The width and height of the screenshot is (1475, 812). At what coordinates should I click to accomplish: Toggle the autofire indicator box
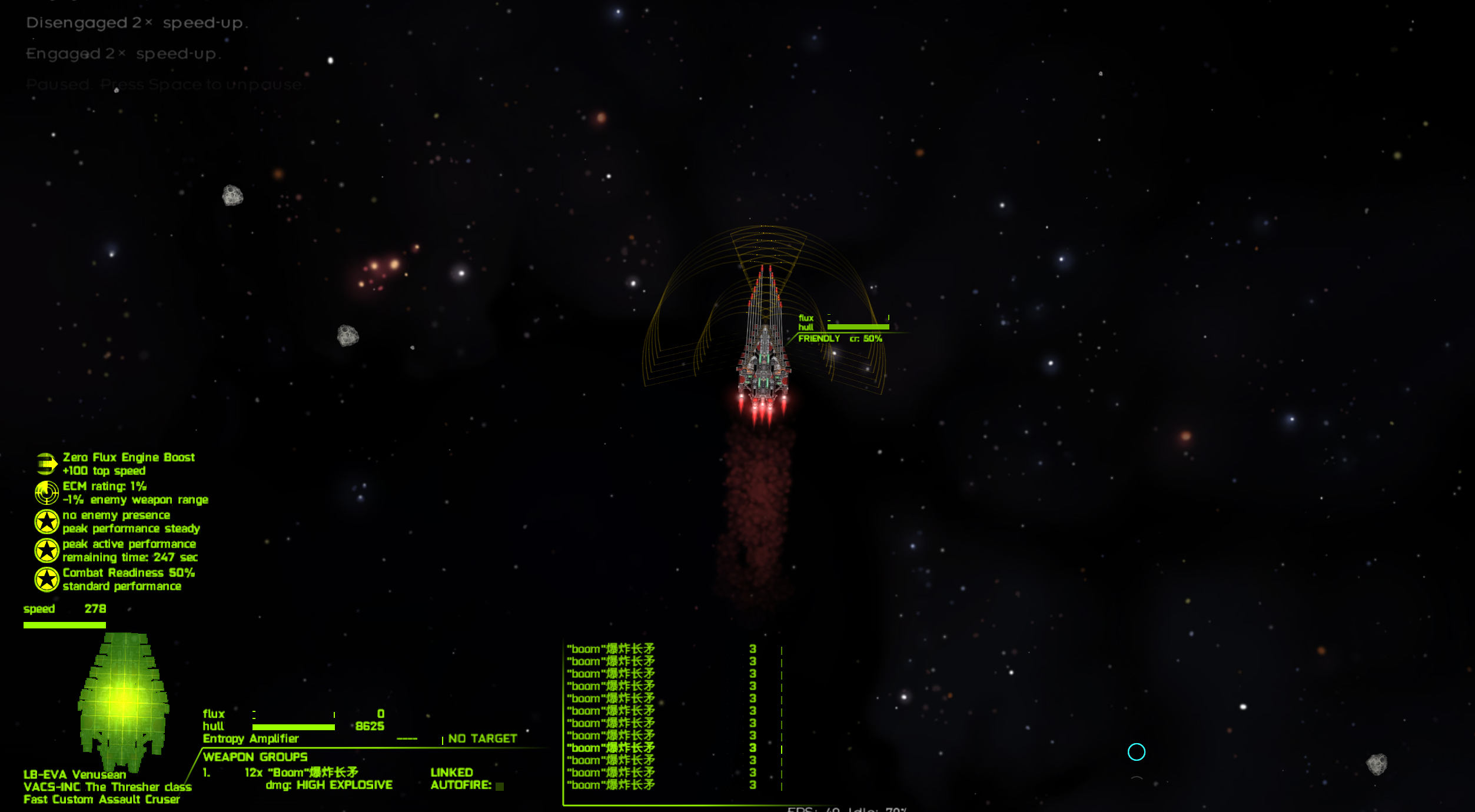500,786
